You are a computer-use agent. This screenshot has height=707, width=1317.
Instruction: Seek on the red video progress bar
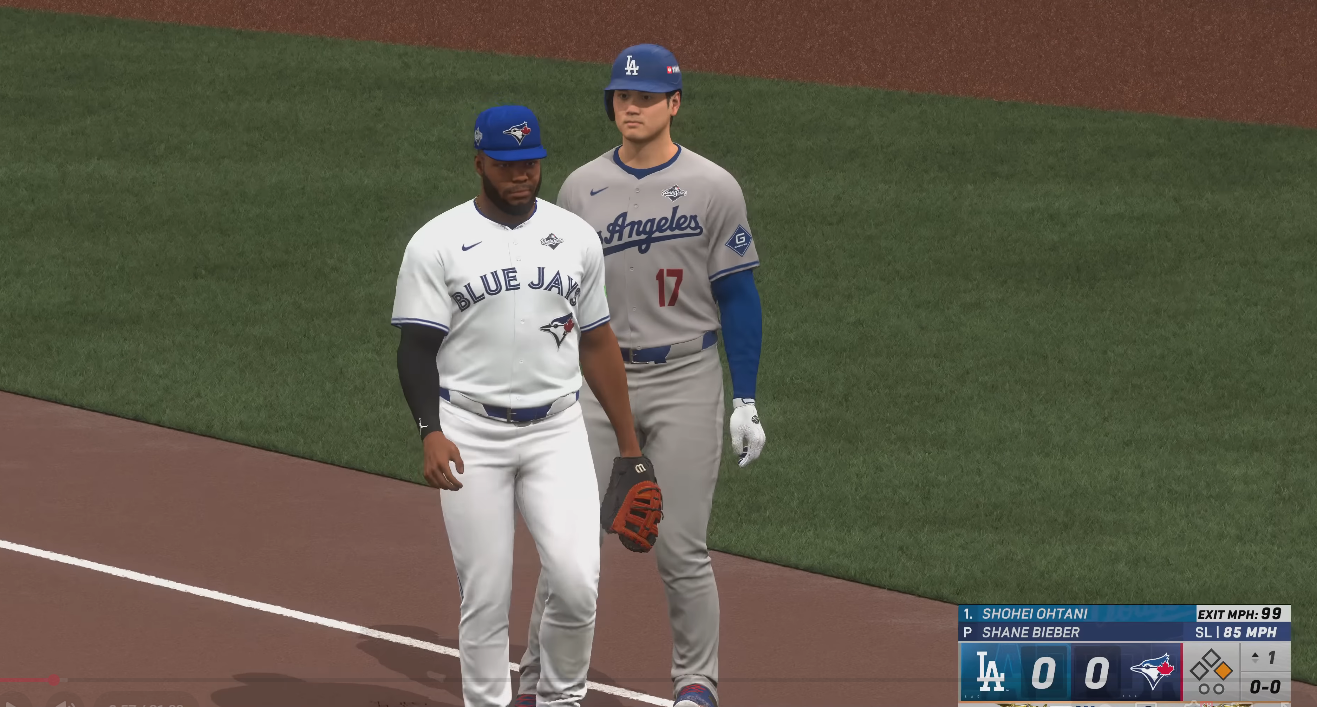click(x=30, y=680)
